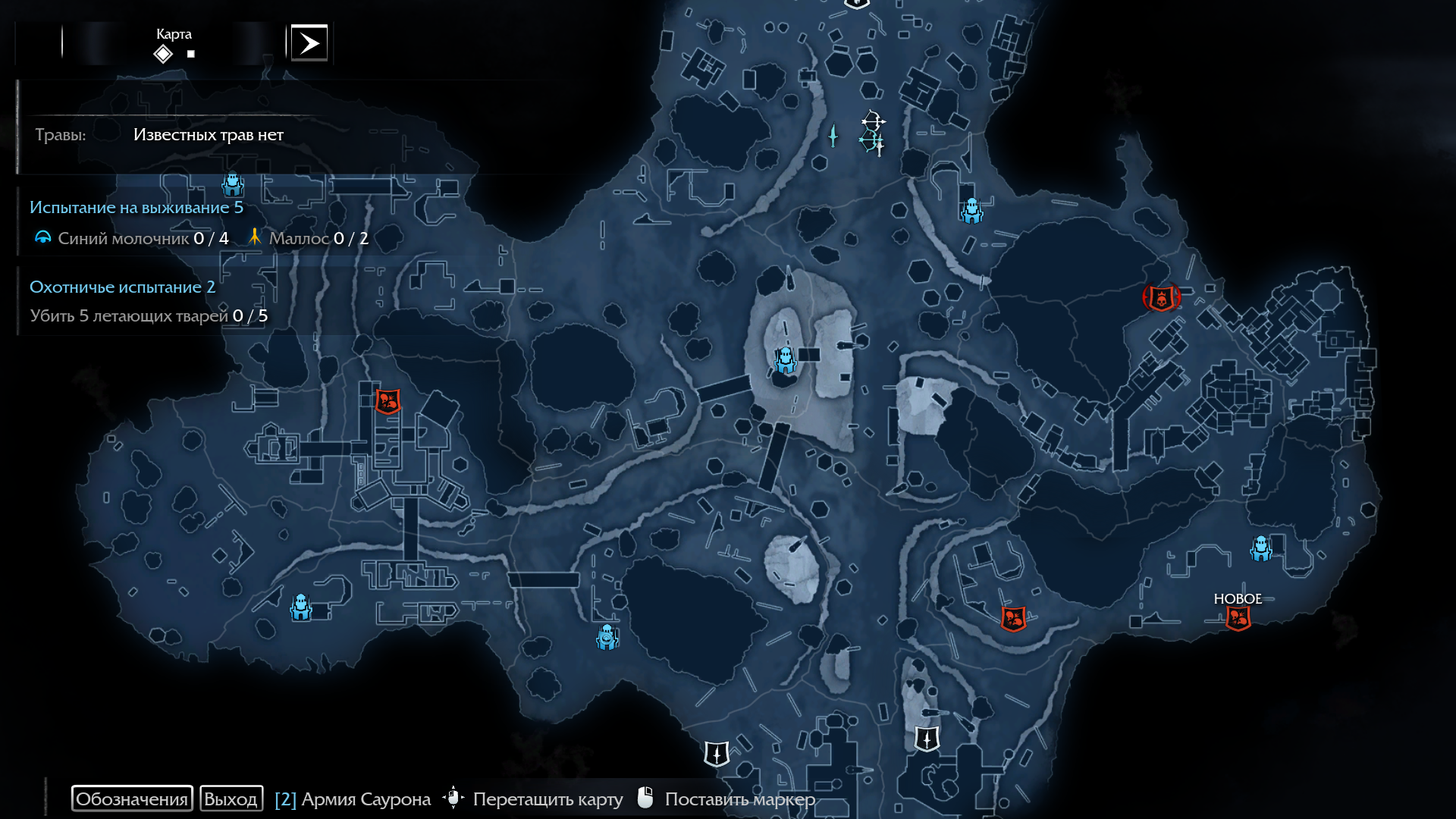
Task: Open Охотничье испытание 2 challenge
Action: point(122,287)
